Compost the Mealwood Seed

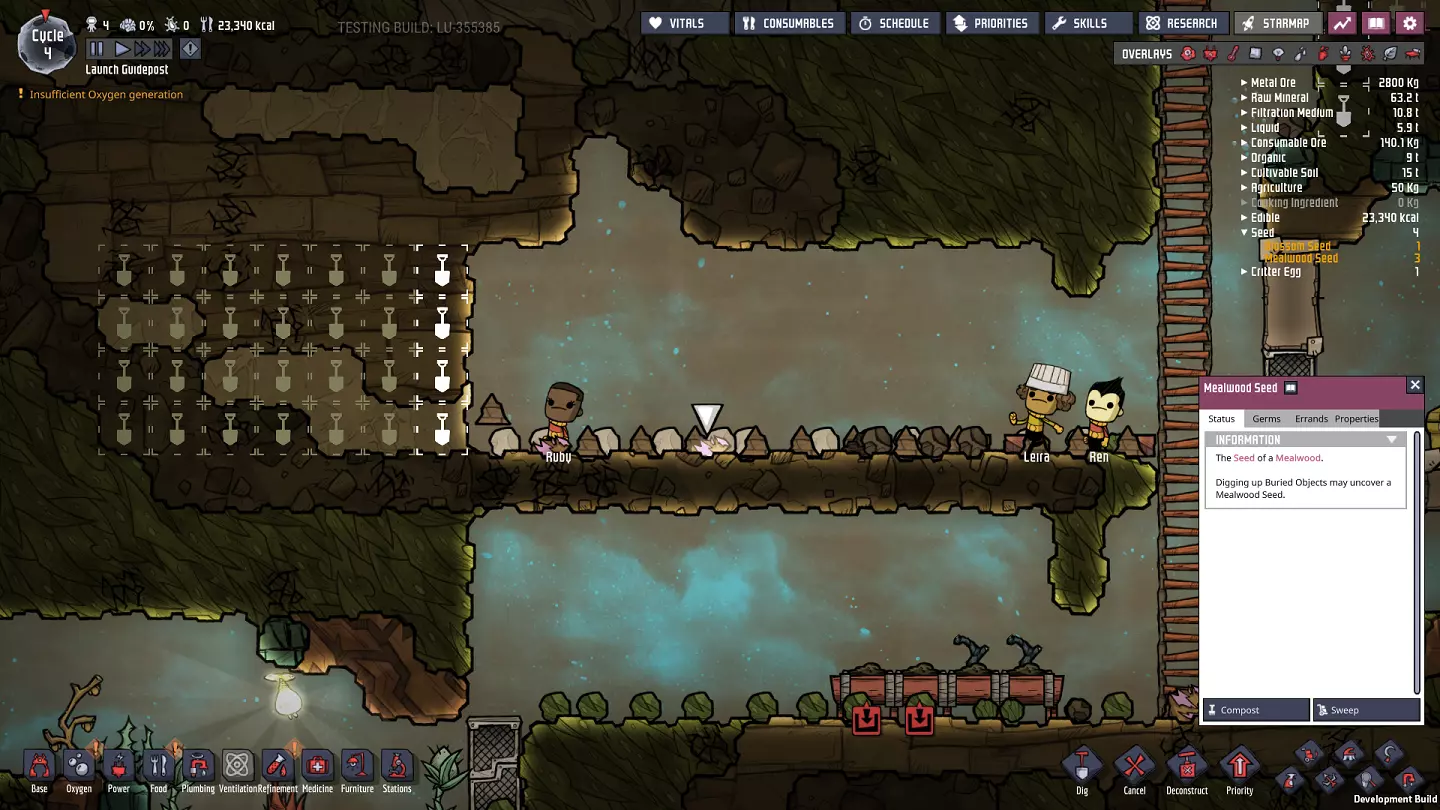coord(1256,710)
